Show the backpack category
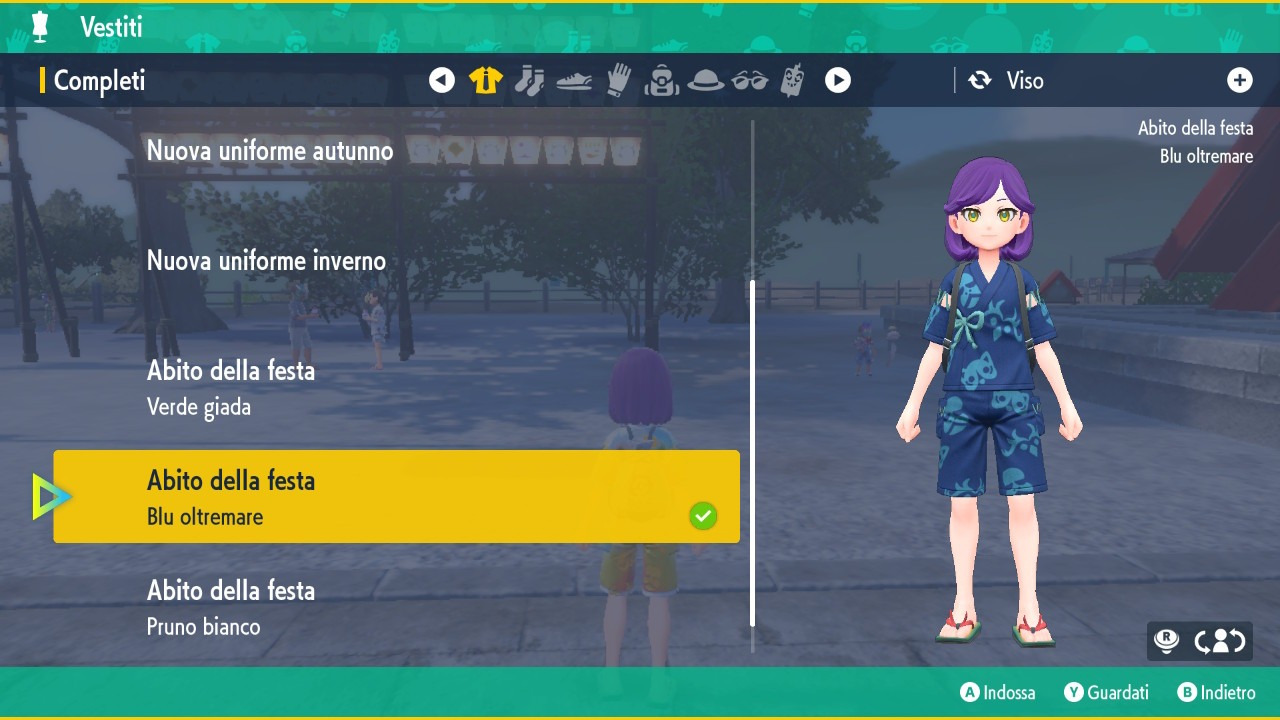The width and height of the screenshot is (1280, 720). (662, 81)
